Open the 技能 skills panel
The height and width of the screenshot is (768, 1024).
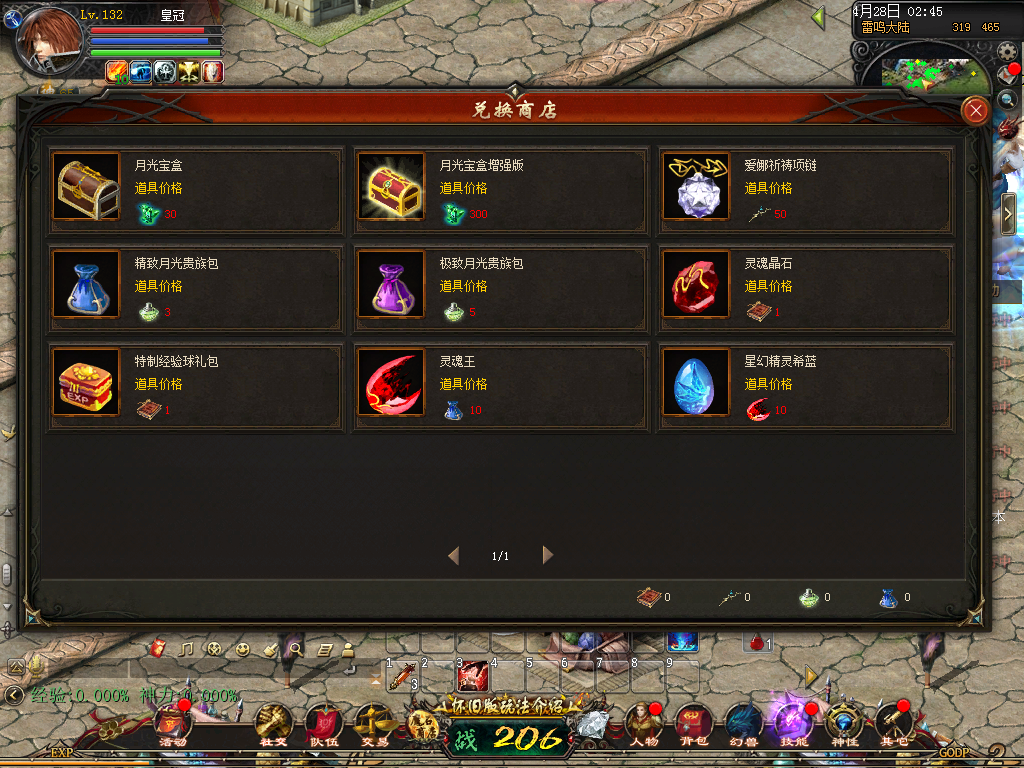(794, 724)
